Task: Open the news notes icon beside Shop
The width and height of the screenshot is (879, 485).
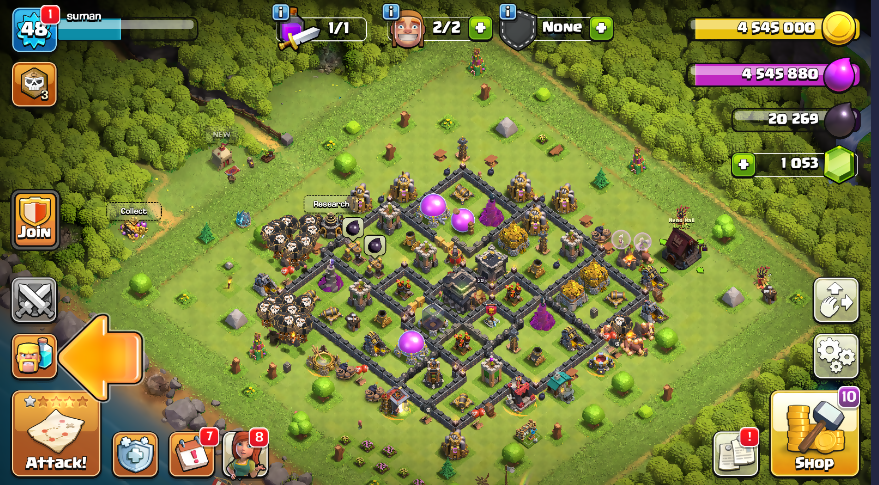Action: pos(735,454)
